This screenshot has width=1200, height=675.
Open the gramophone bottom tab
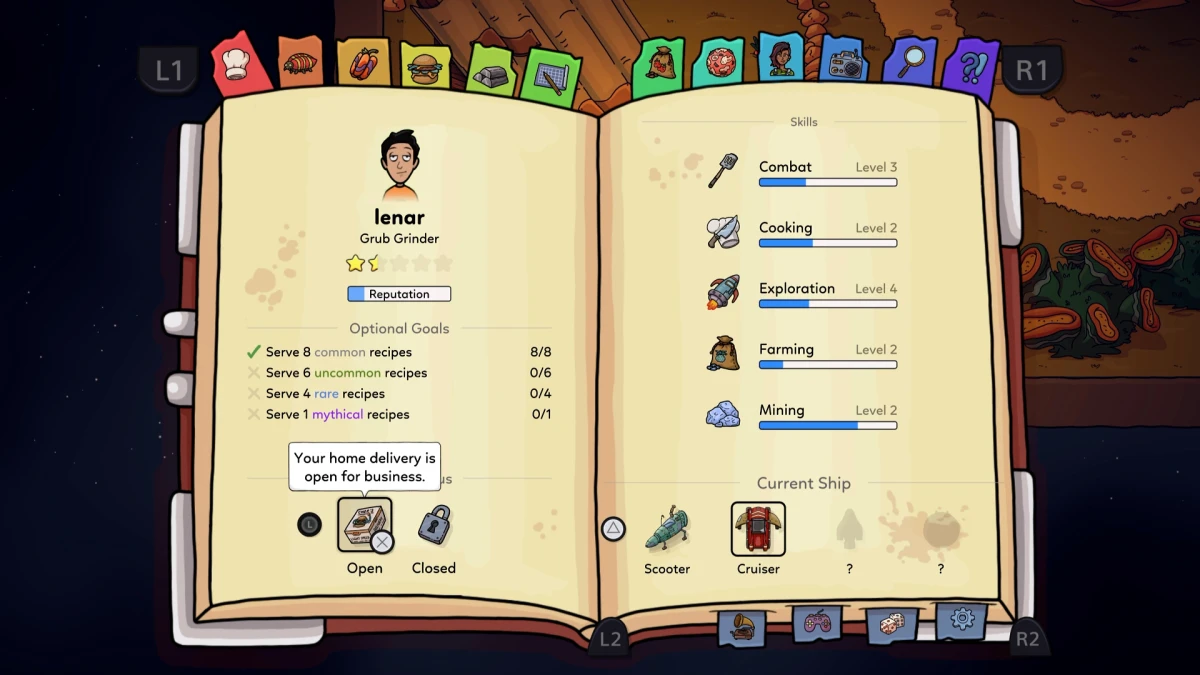[741, 627]
